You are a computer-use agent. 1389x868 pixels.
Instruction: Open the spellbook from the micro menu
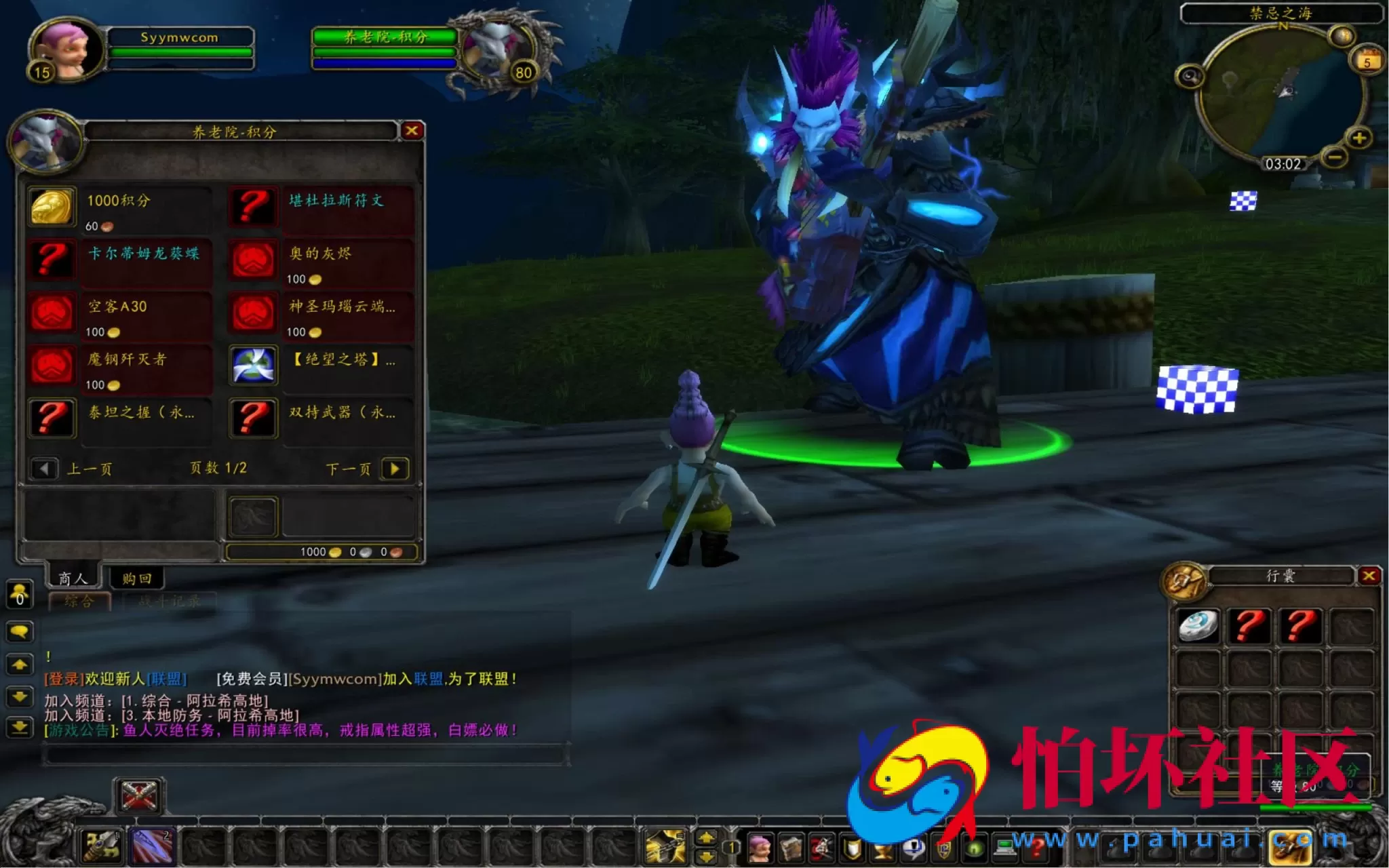(x=791, y=848)
